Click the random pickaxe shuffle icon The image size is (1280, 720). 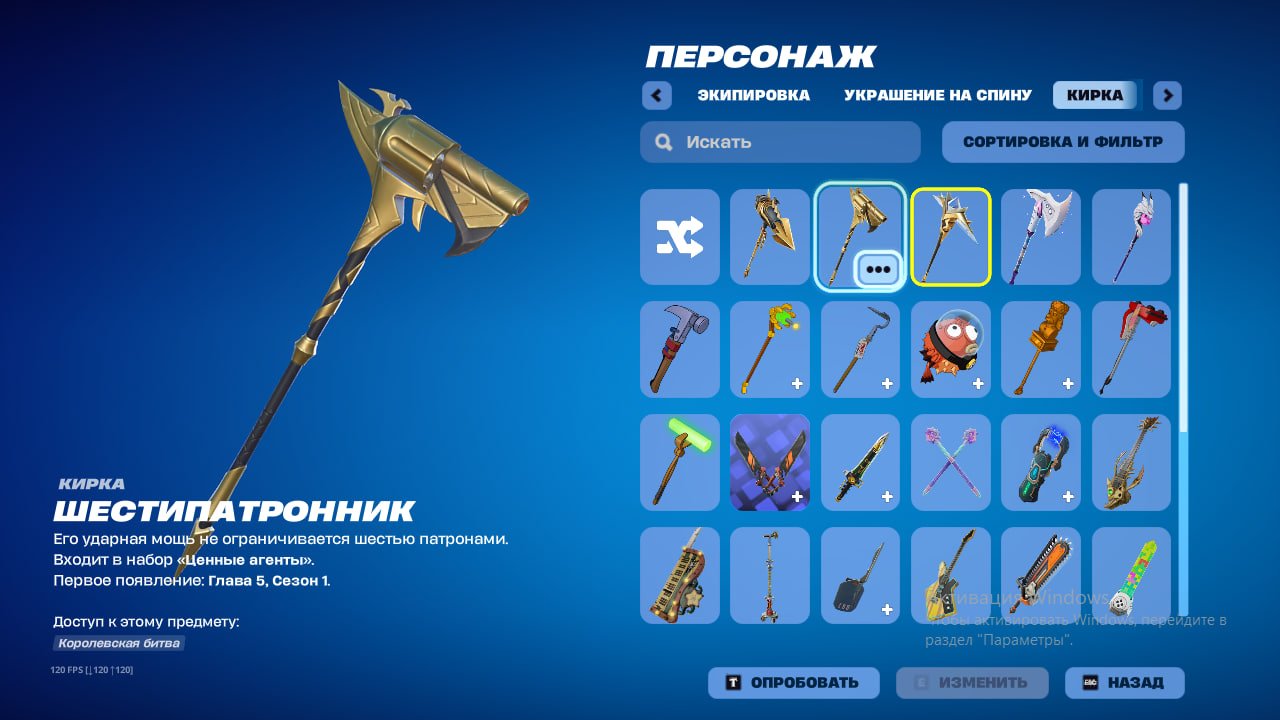point(679,237)
